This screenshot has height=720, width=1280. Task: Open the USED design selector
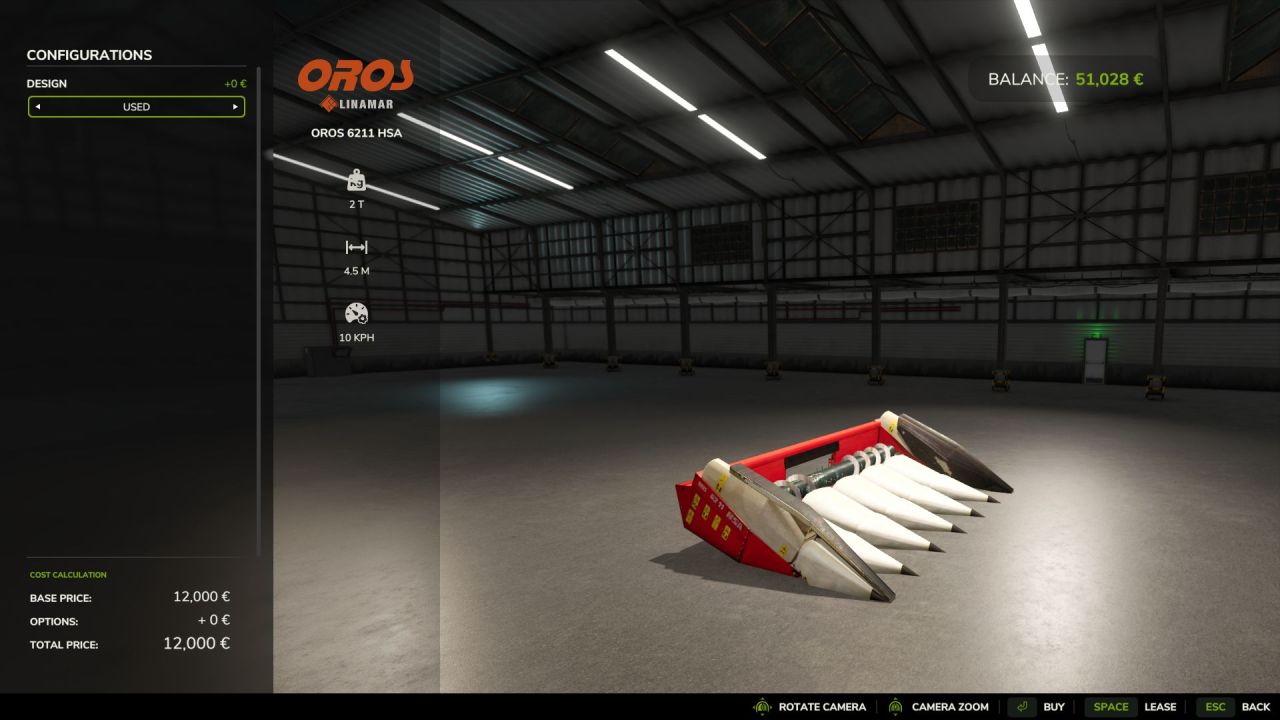tap(136, 107)
